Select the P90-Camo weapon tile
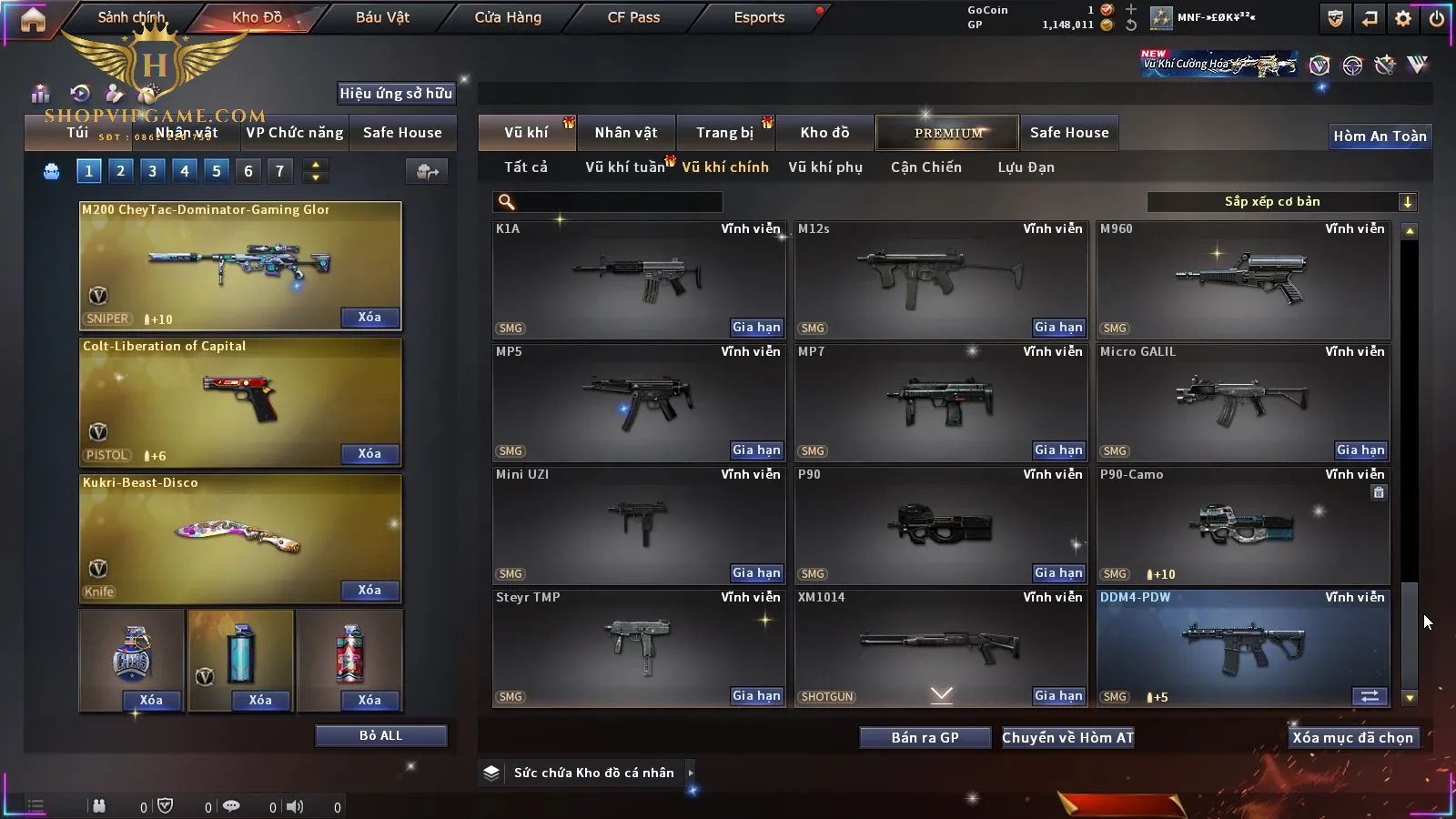The width and height of the screenshot is (1456, 819). [x=1243, y=525]
